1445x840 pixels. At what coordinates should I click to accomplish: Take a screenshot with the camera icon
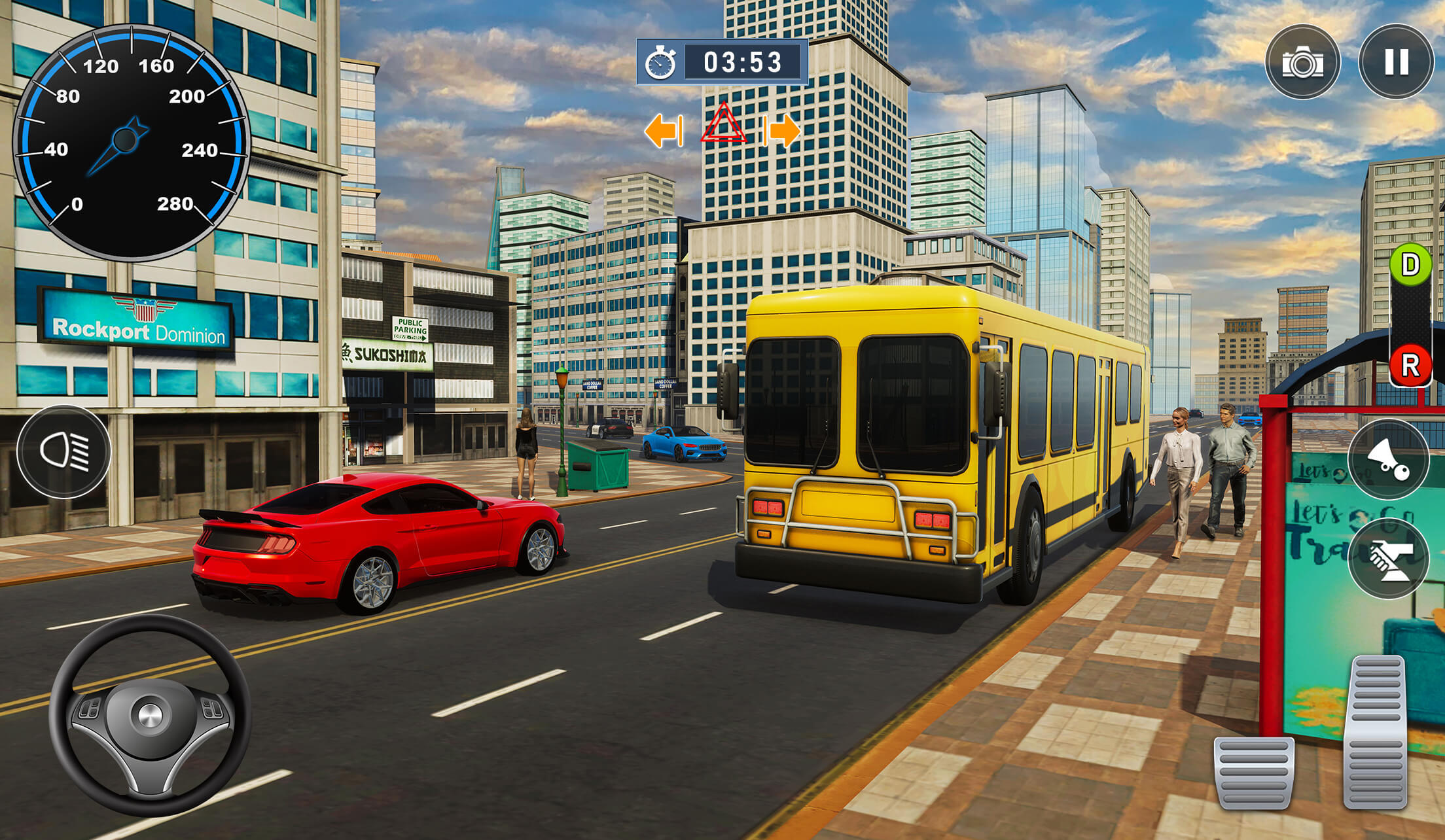(x=1302, y=62)
